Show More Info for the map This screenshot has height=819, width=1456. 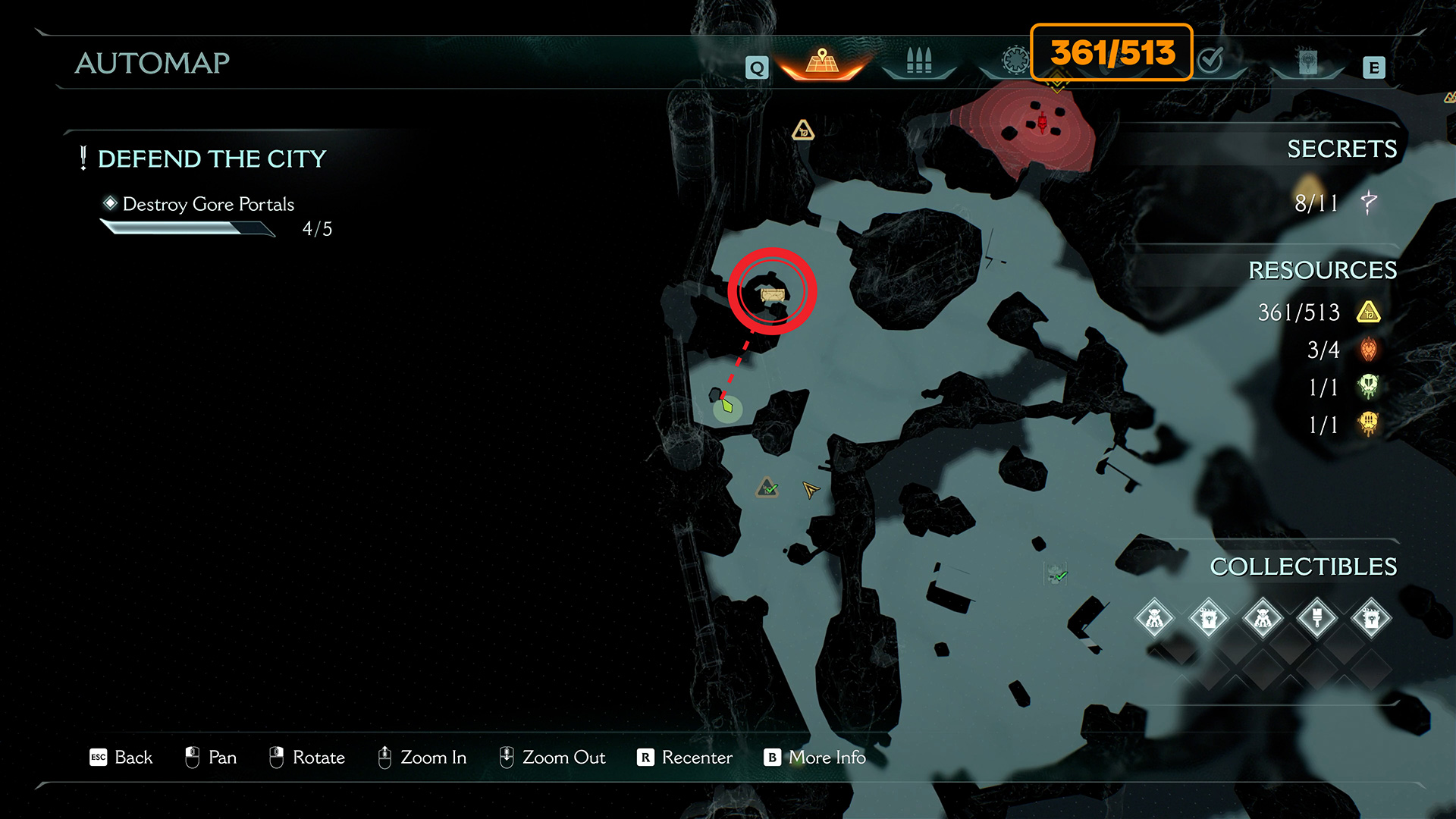pos(815,757)
